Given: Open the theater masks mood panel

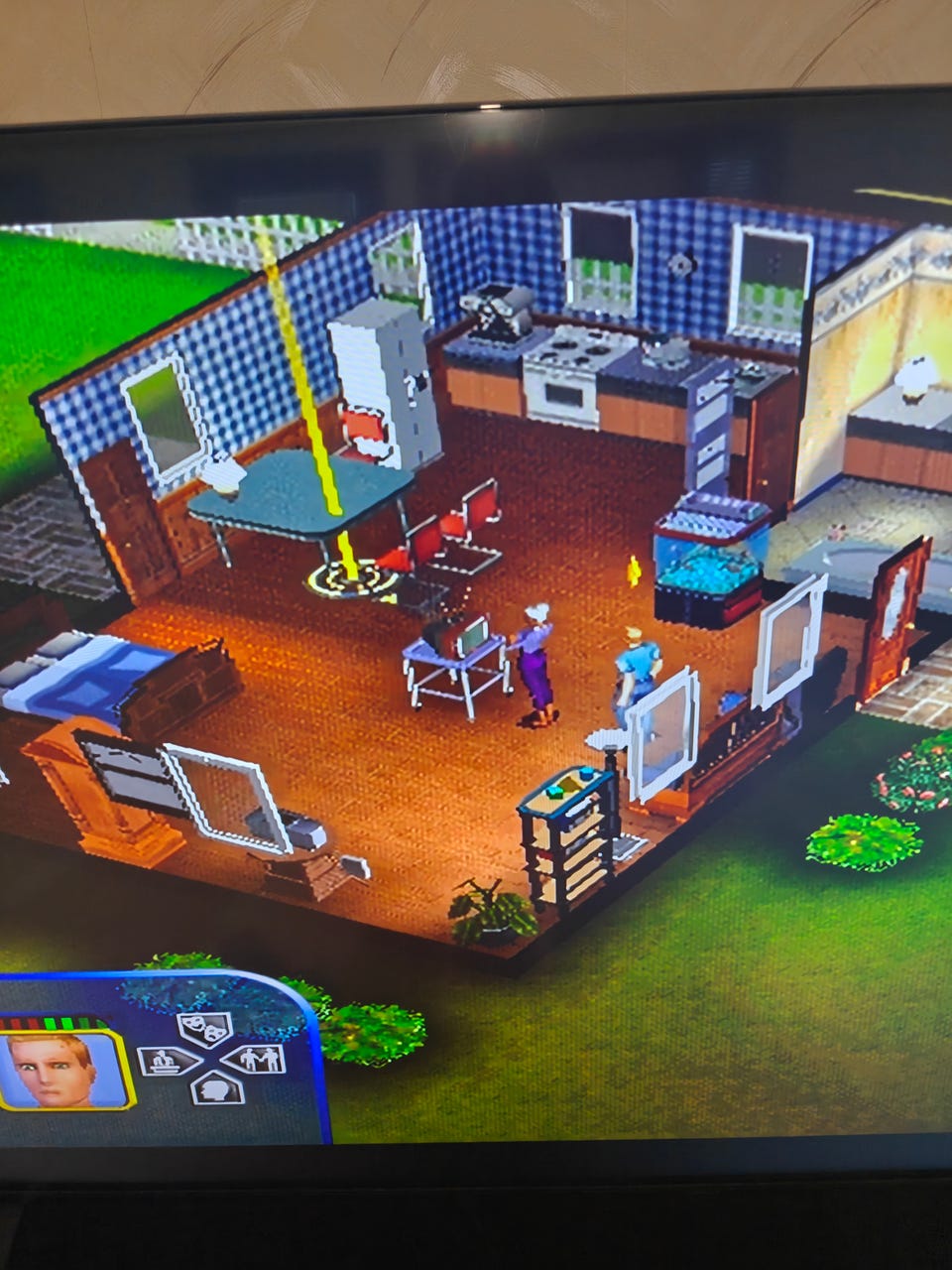Looking at the screenshot, I should [x=204, y=1029].
